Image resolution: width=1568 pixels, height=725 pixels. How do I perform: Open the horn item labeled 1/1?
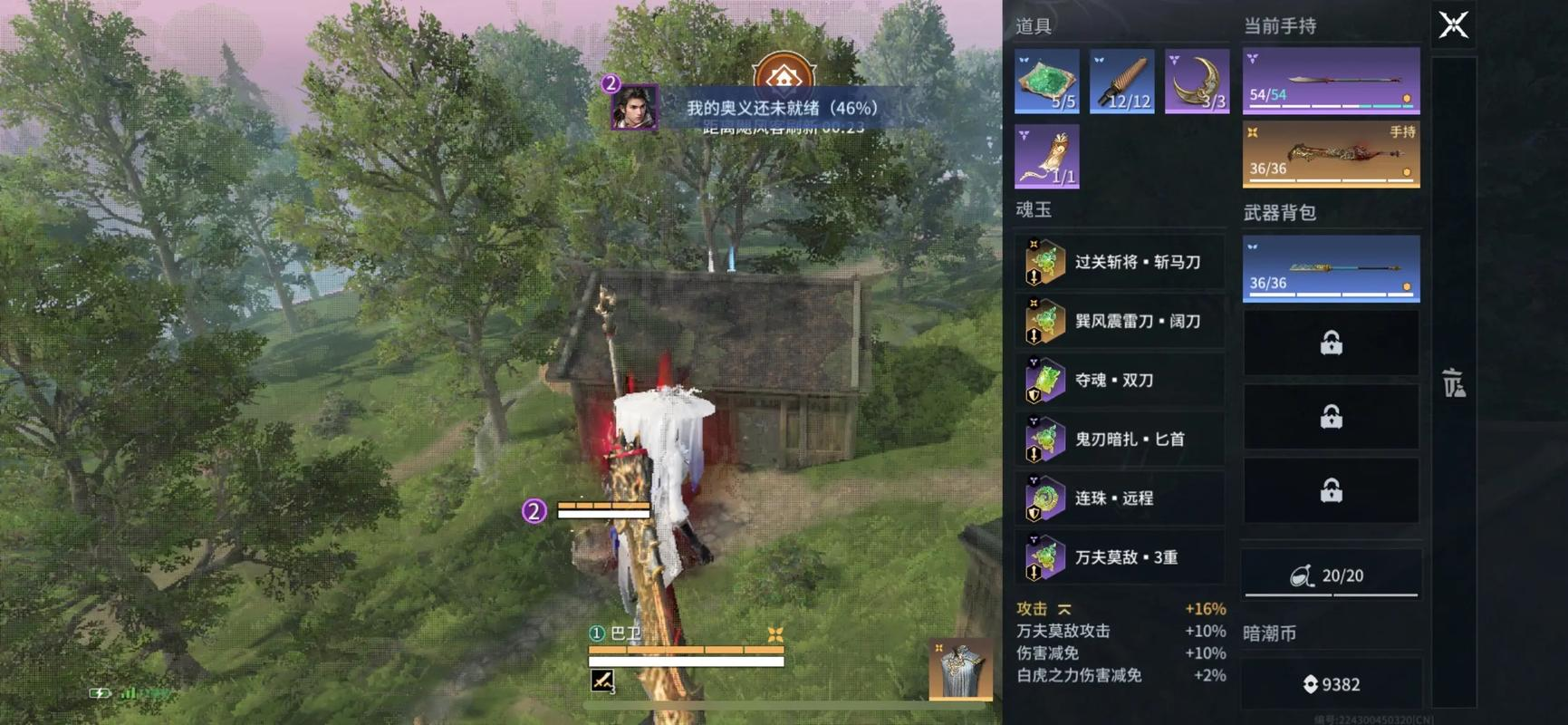coord(1047,154)
